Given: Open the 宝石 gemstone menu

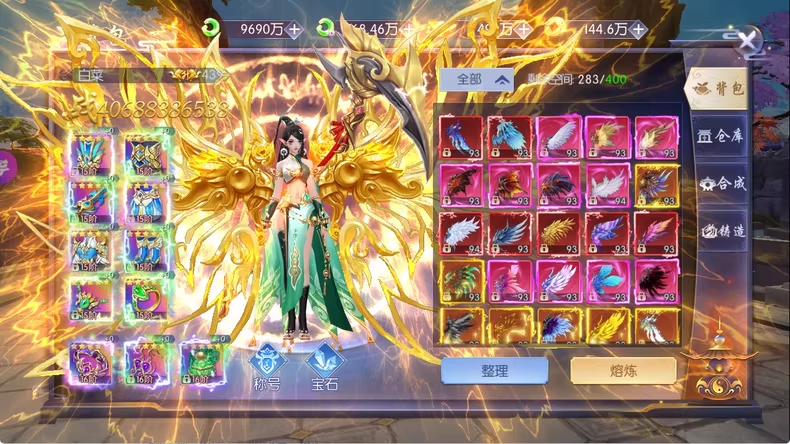Looking at the screenshot, I should [x=324, y=366].
